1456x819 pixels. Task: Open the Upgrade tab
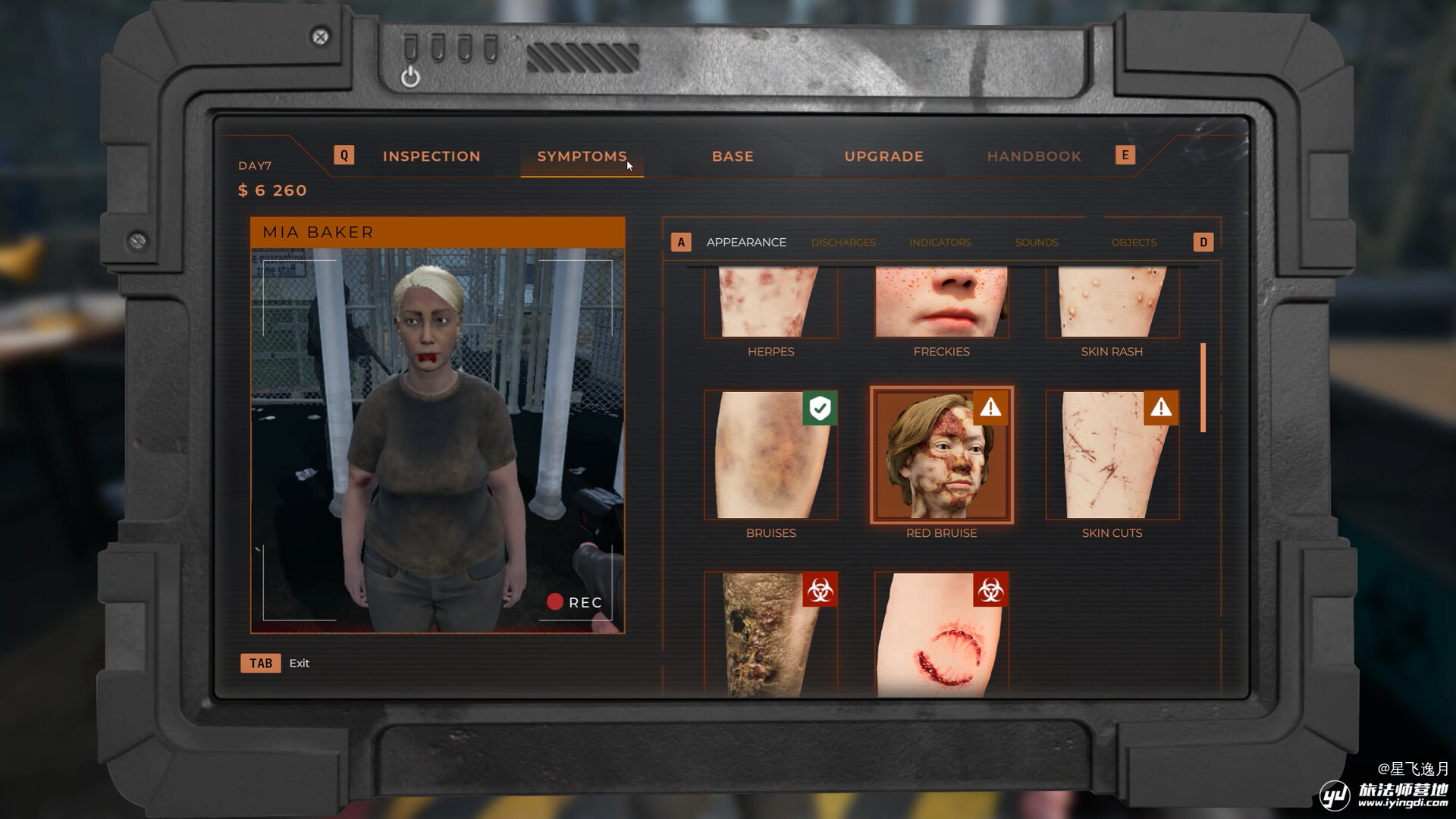tap(883, 156)
